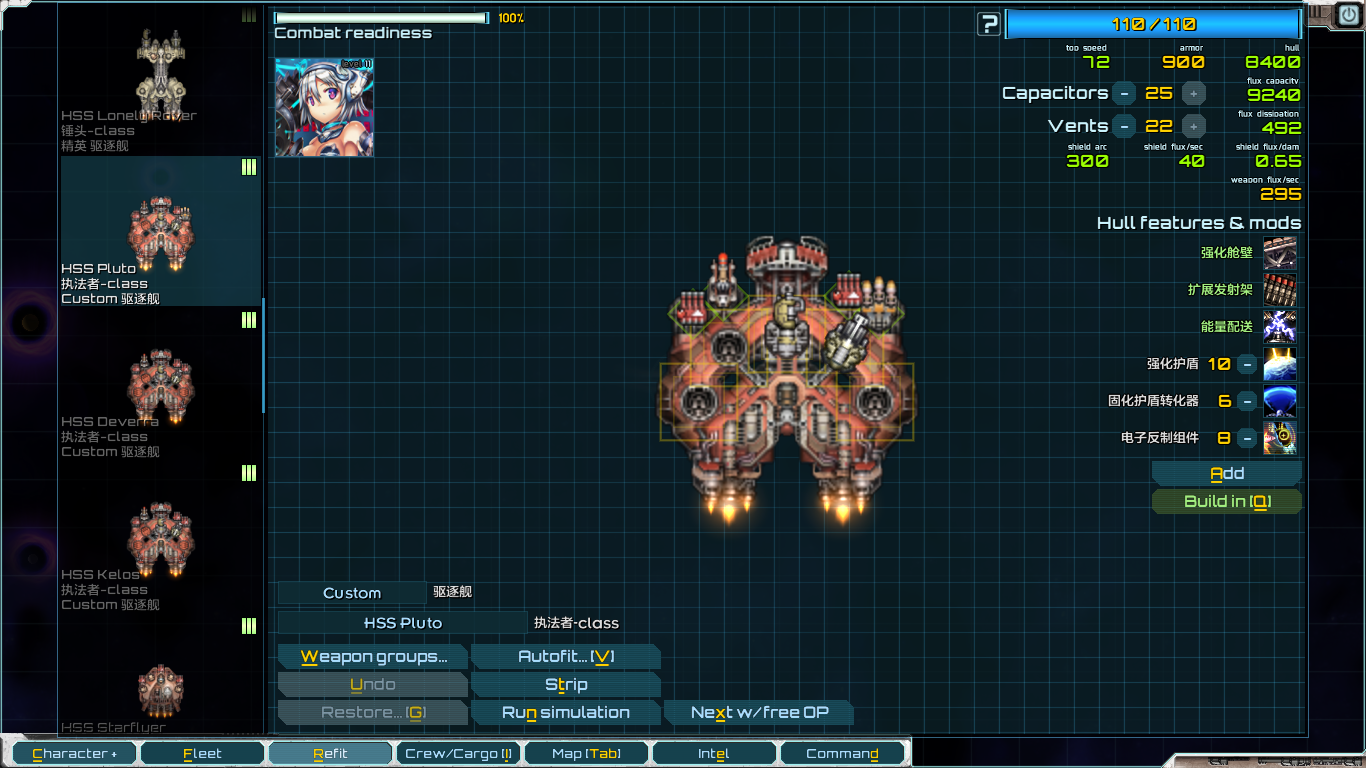Click the 扩展发射架 hull mod icon

pyautogui.click(x=1279, y=290)
